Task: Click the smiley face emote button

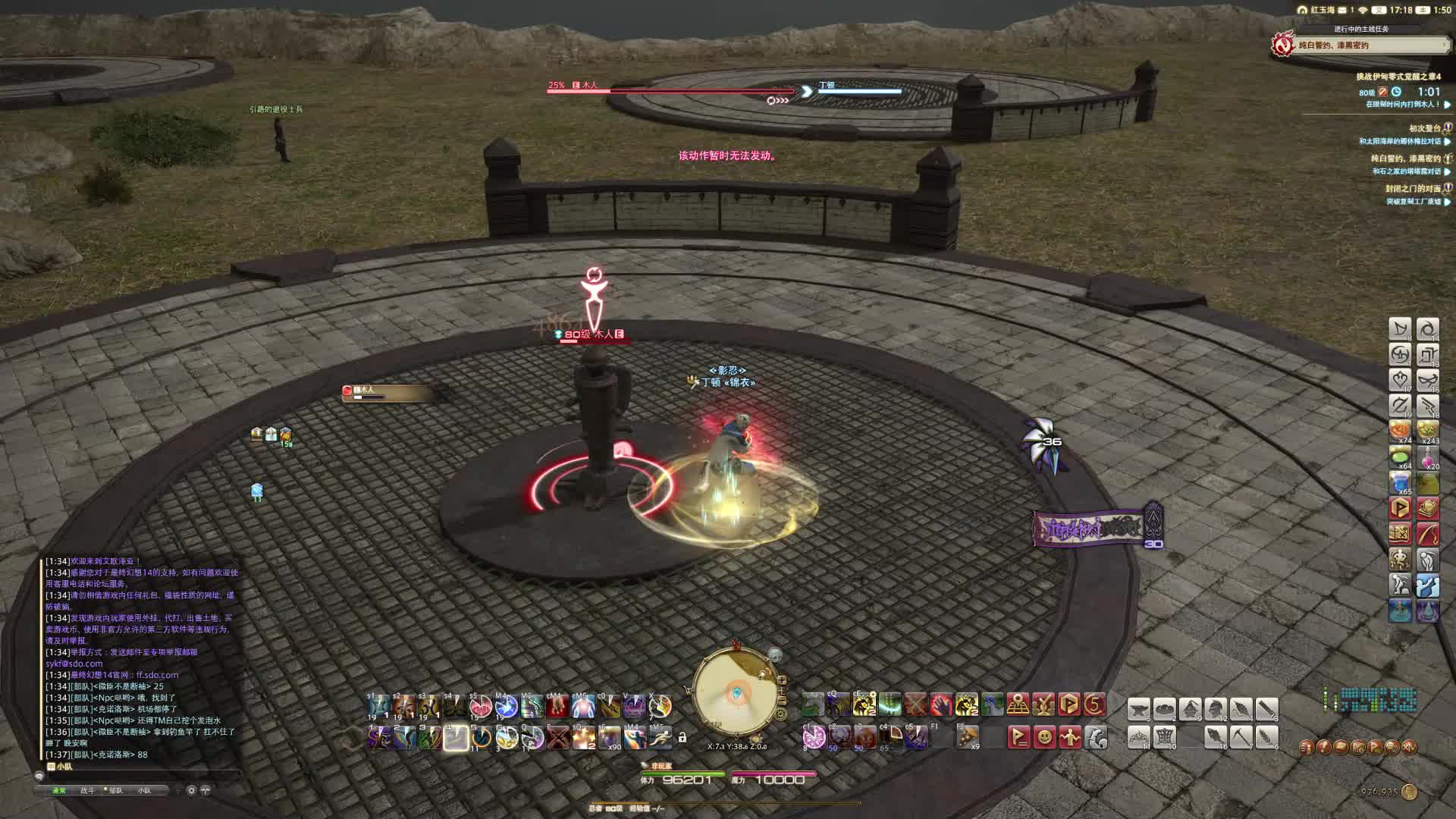Action: point(1044,736)
